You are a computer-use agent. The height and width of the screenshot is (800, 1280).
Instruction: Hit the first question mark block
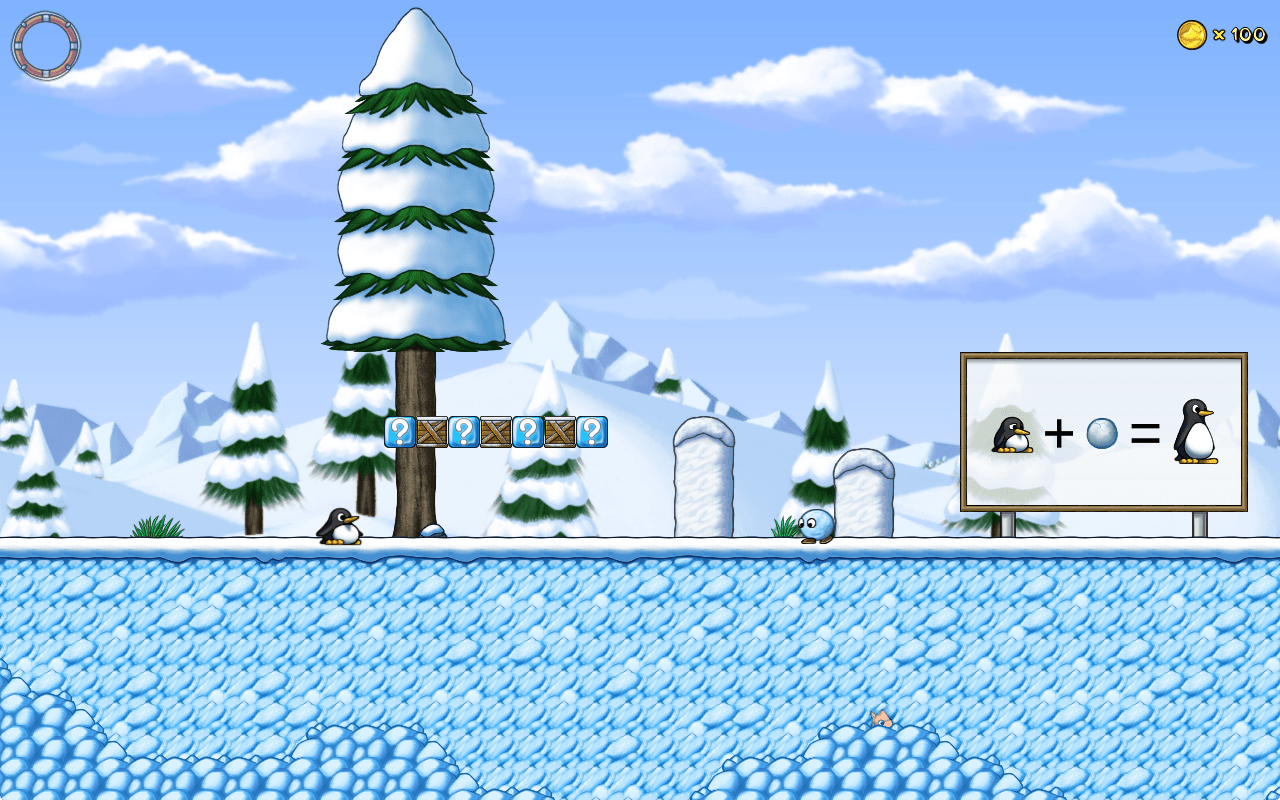tap(400, 432)
